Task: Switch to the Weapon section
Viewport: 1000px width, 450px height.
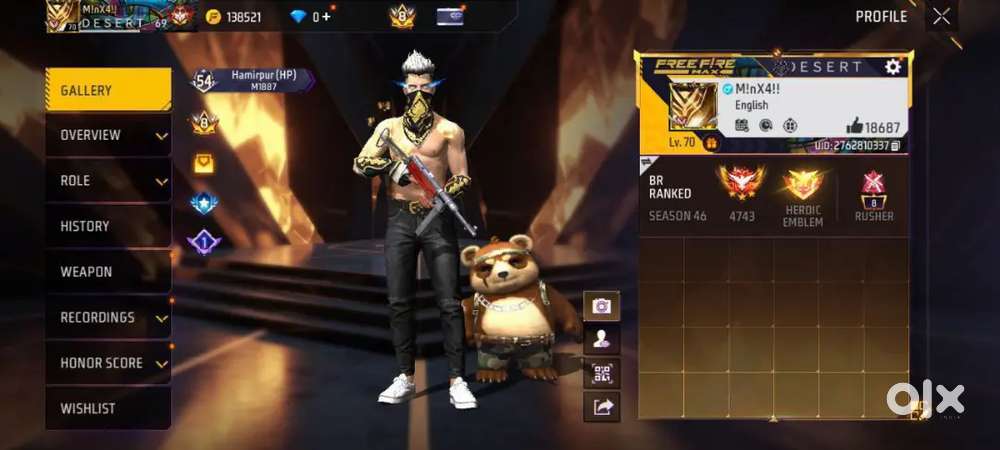Action: click(107, 272)
